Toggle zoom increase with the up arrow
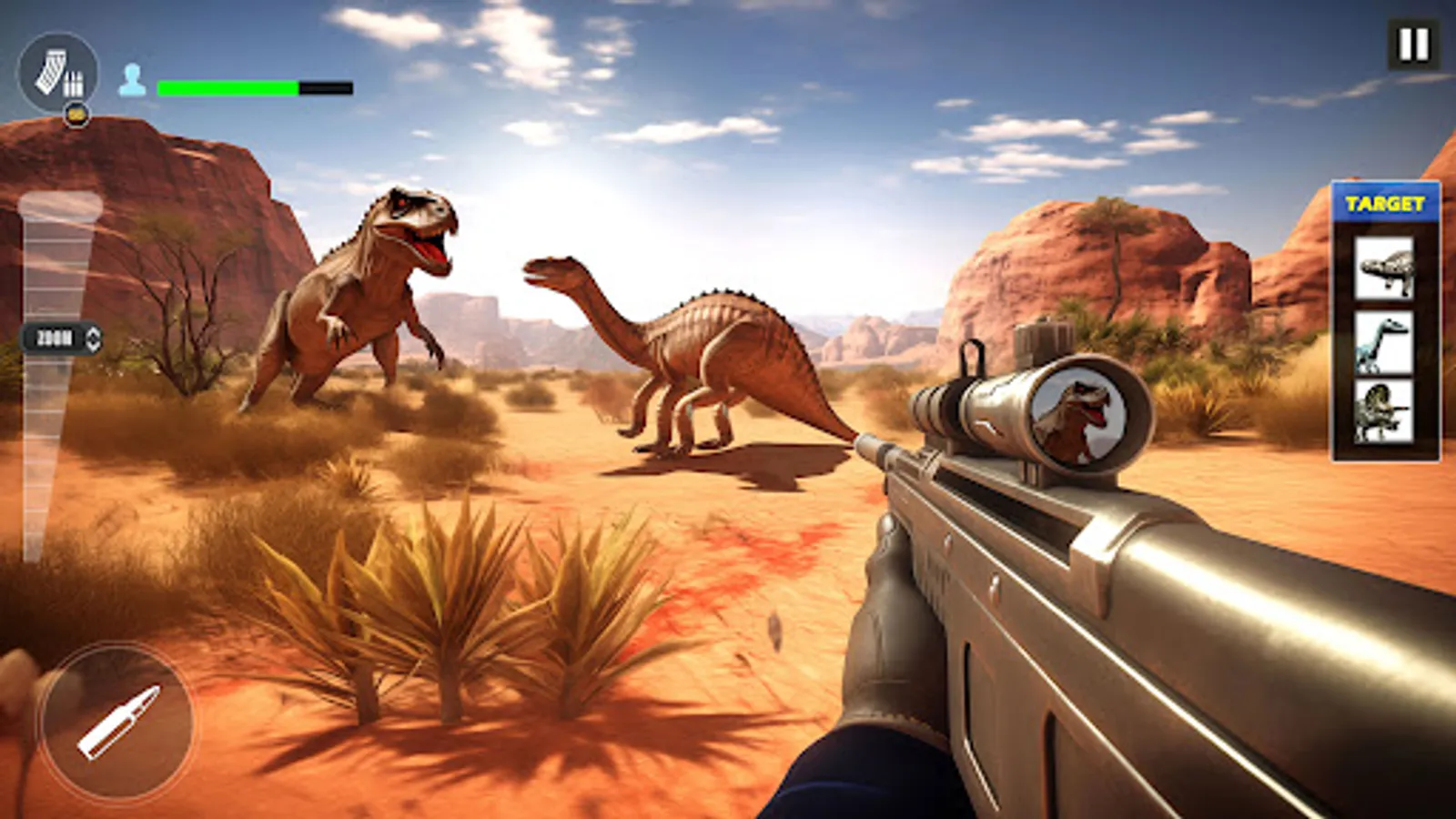 [91, 333]
